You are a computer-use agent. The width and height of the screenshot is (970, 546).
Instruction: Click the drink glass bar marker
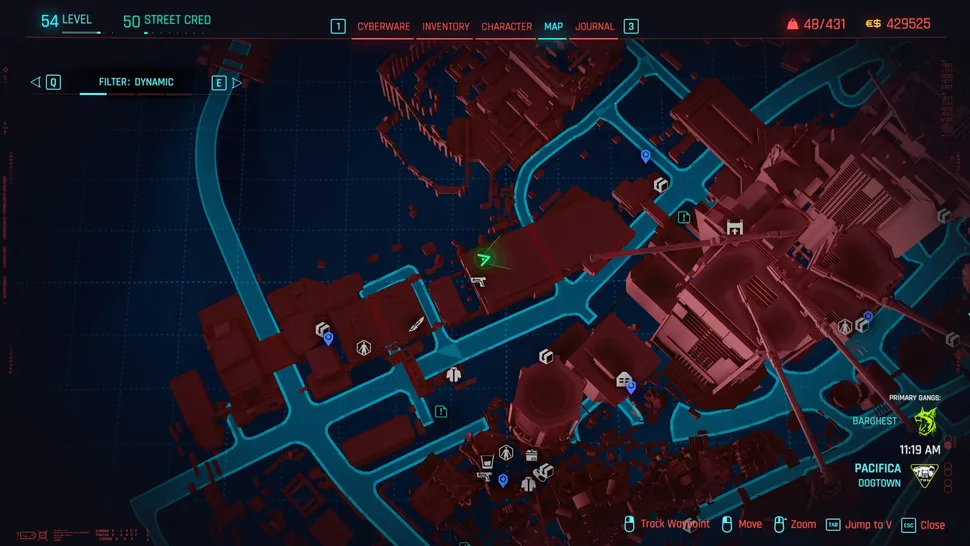pyautogui.click(x=487, y=462)
